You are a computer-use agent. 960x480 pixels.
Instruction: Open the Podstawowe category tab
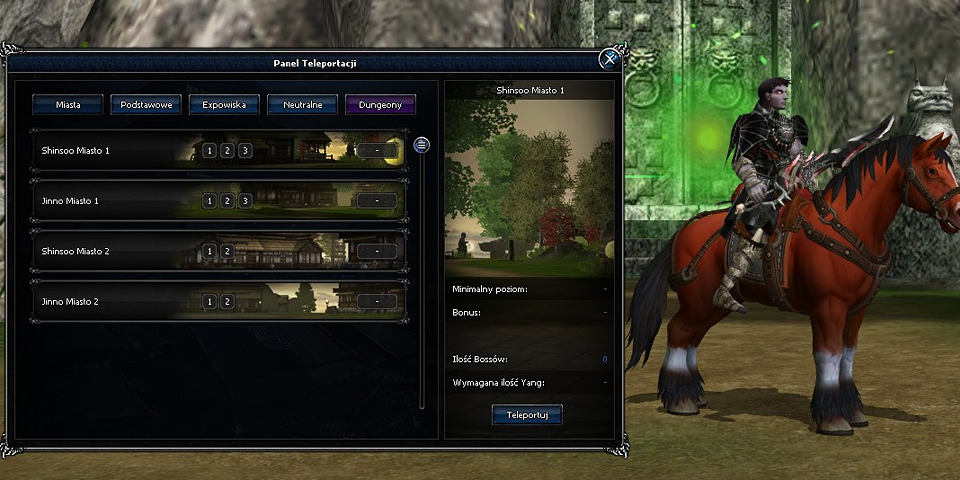[146, 104]
